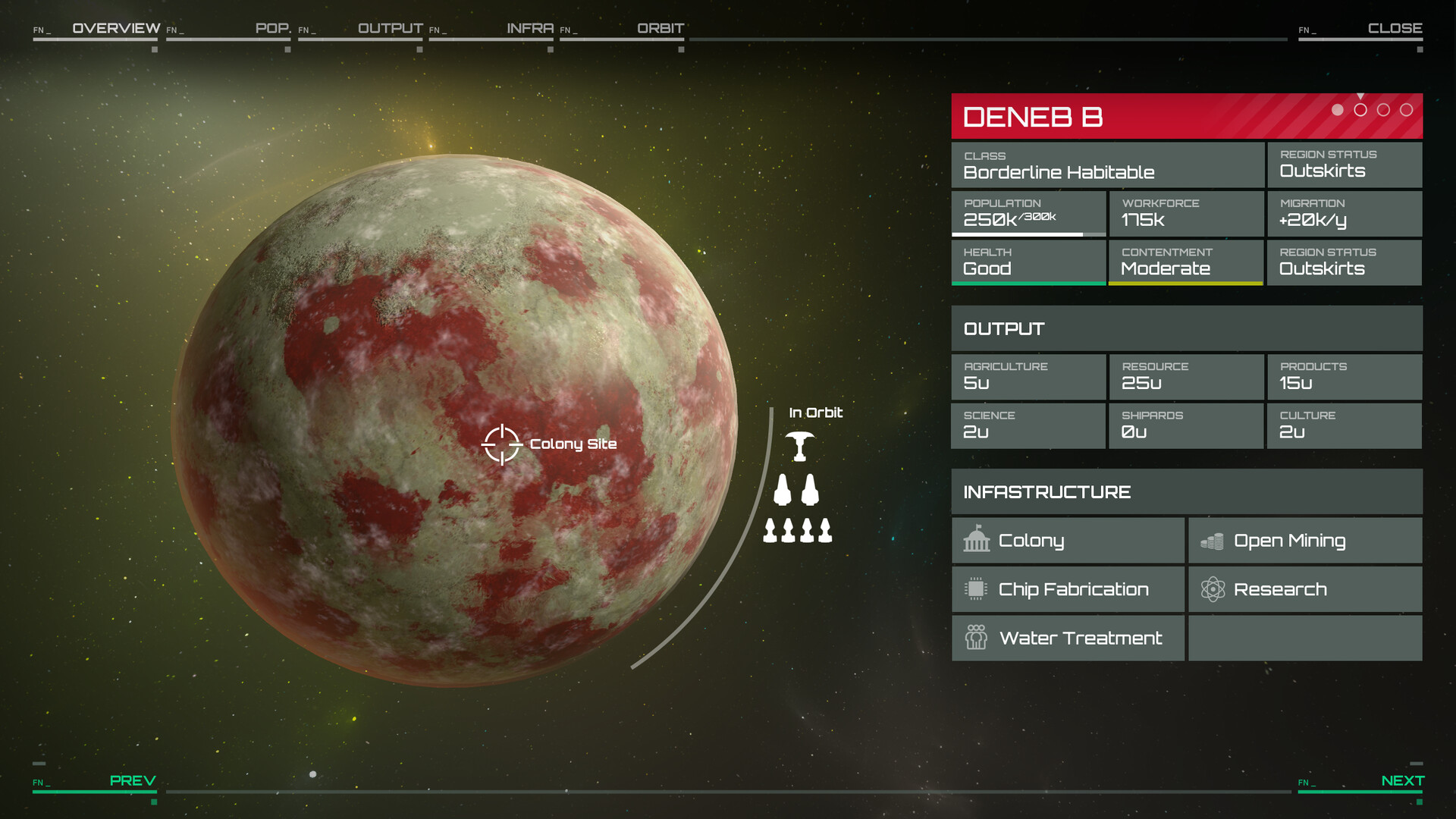Click the Water Treatment people icon
This screenshot has height=819, width=1456.
click(977, 638)
